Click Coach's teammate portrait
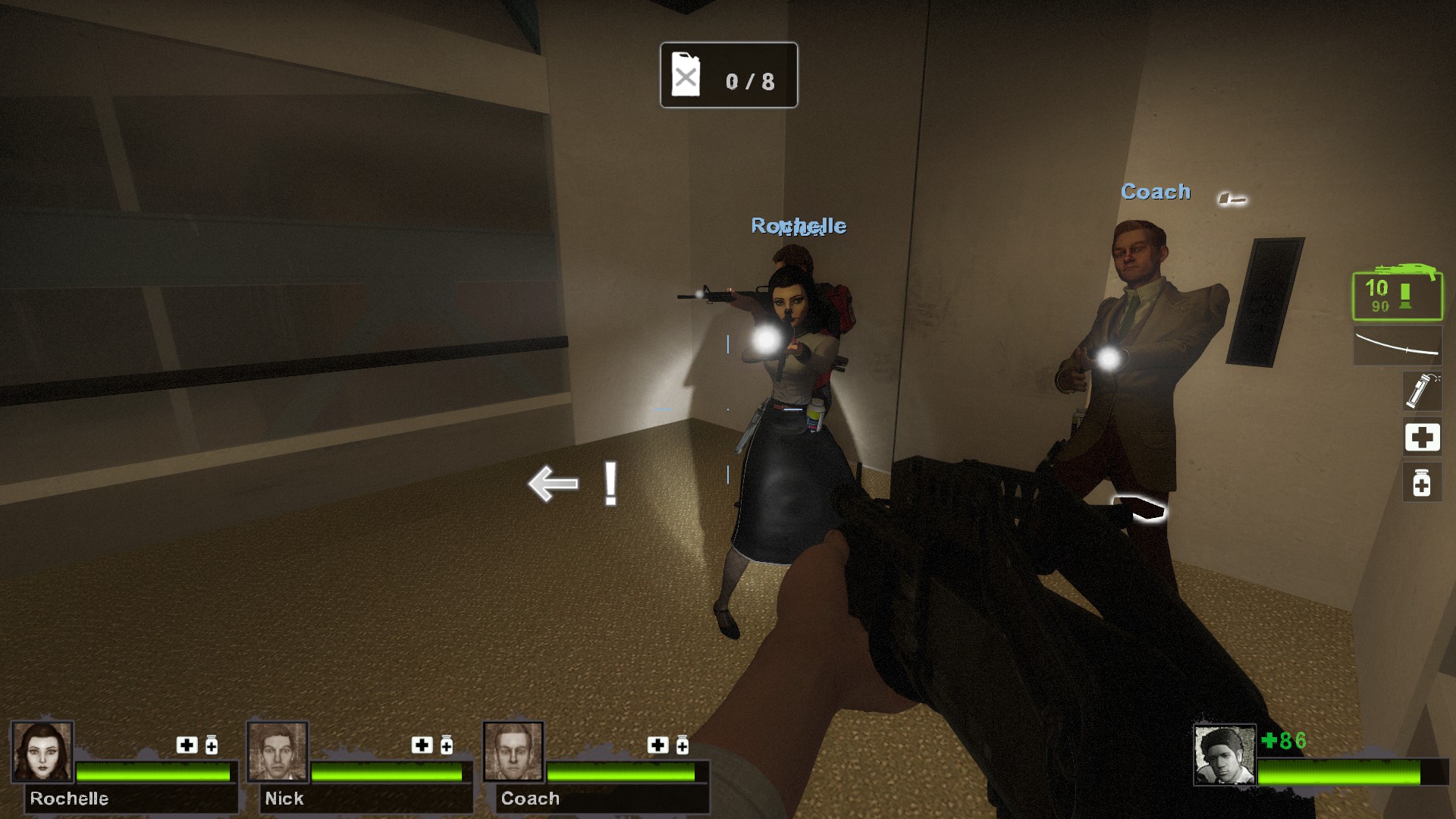 pyautogui.click(x=513, y=752)
